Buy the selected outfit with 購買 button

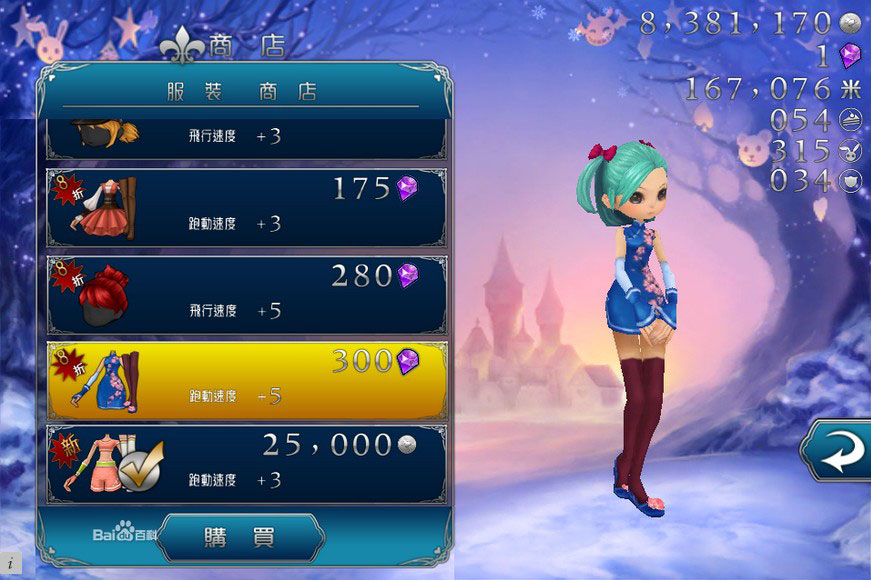click(240, 537)
